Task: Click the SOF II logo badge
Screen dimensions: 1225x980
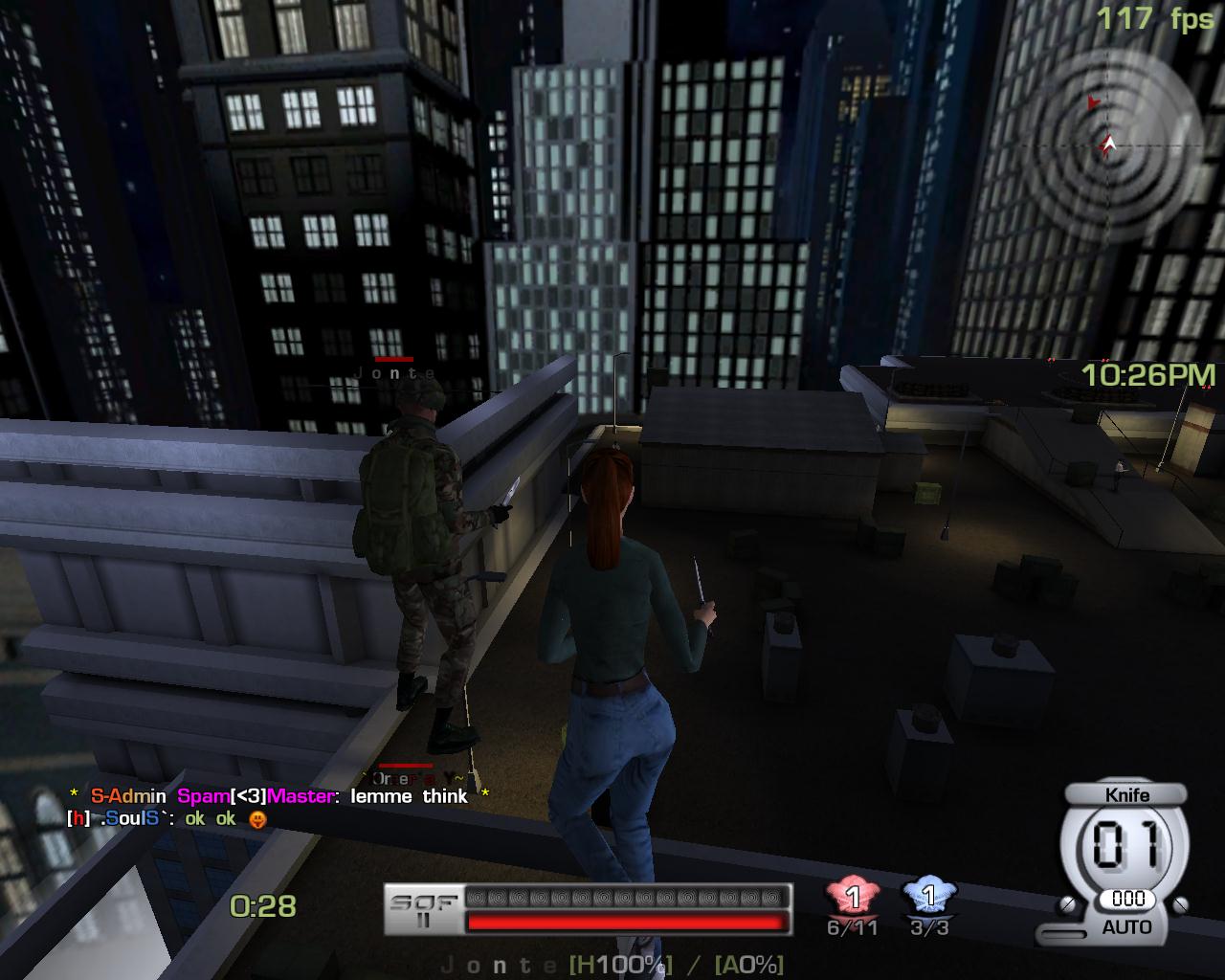Action: (x=423, y=909)
